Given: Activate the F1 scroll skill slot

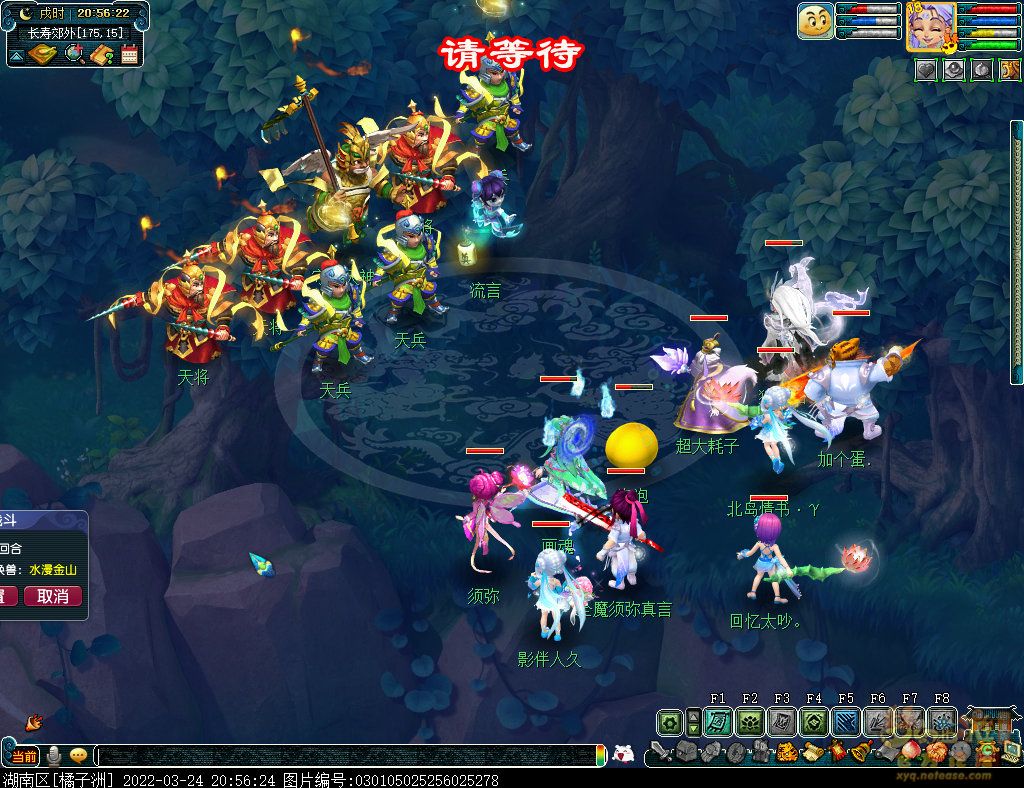Looking at the screenshot, I should coord(718,722).
